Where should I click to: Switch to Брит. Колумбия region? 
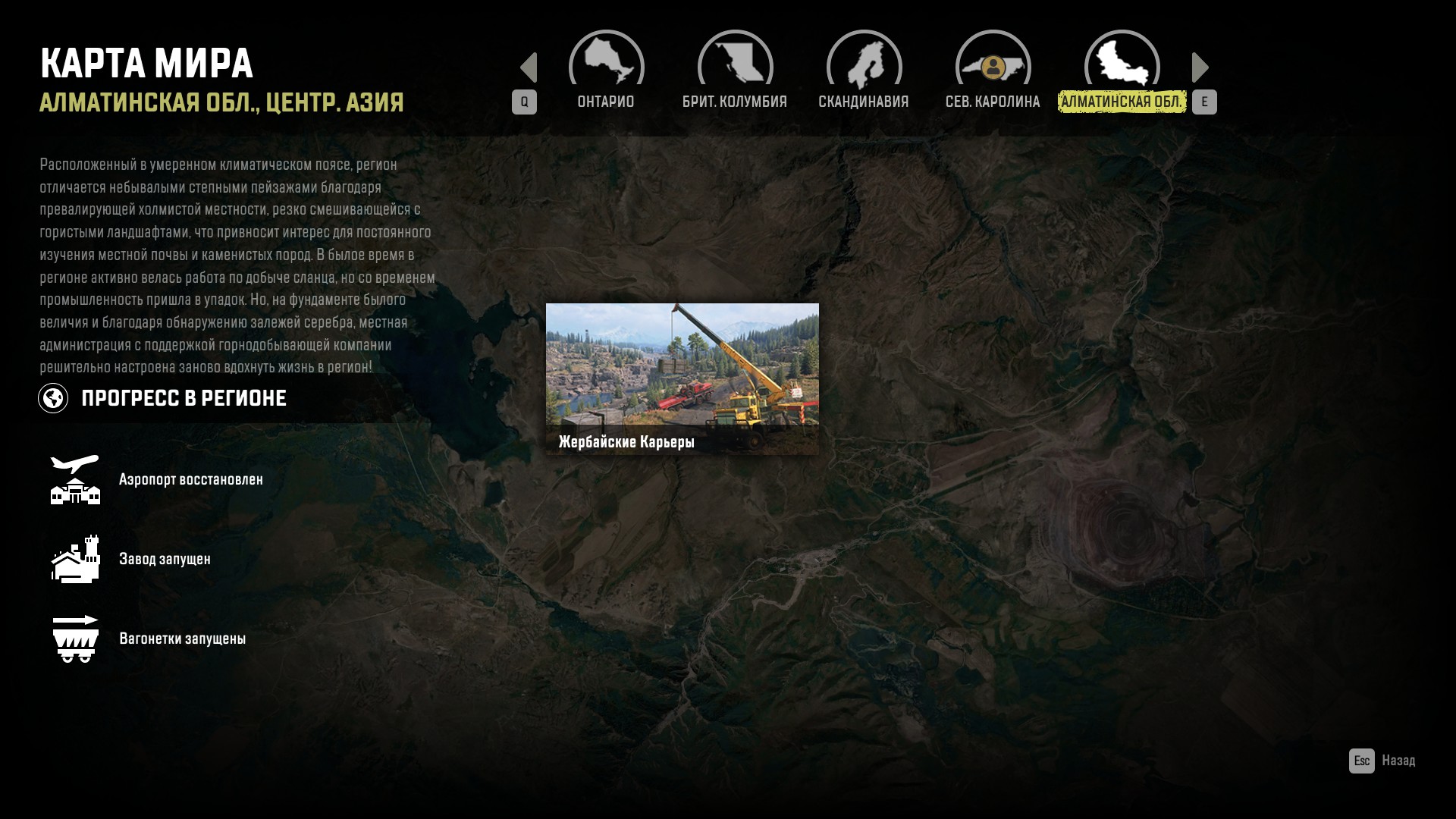point(735,71)
